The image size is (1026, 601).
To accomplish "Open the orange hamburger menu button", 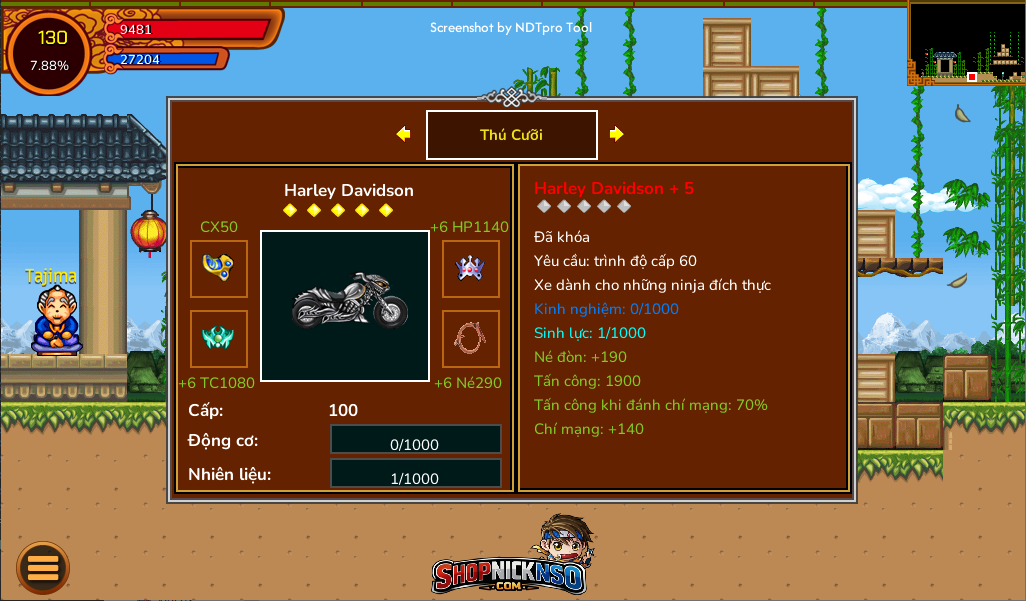I will click(43, 568).
